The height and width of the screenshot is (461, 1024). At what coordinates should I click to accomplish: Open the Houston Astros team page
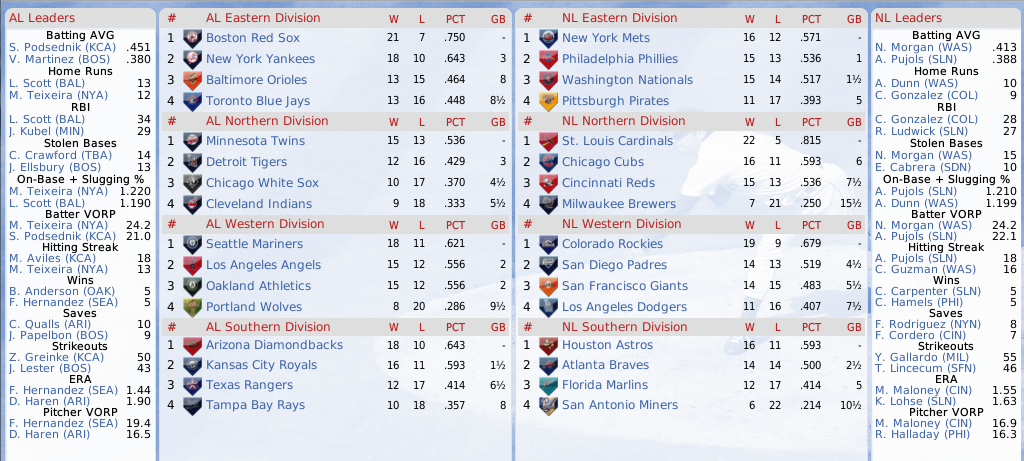[607, 345]
